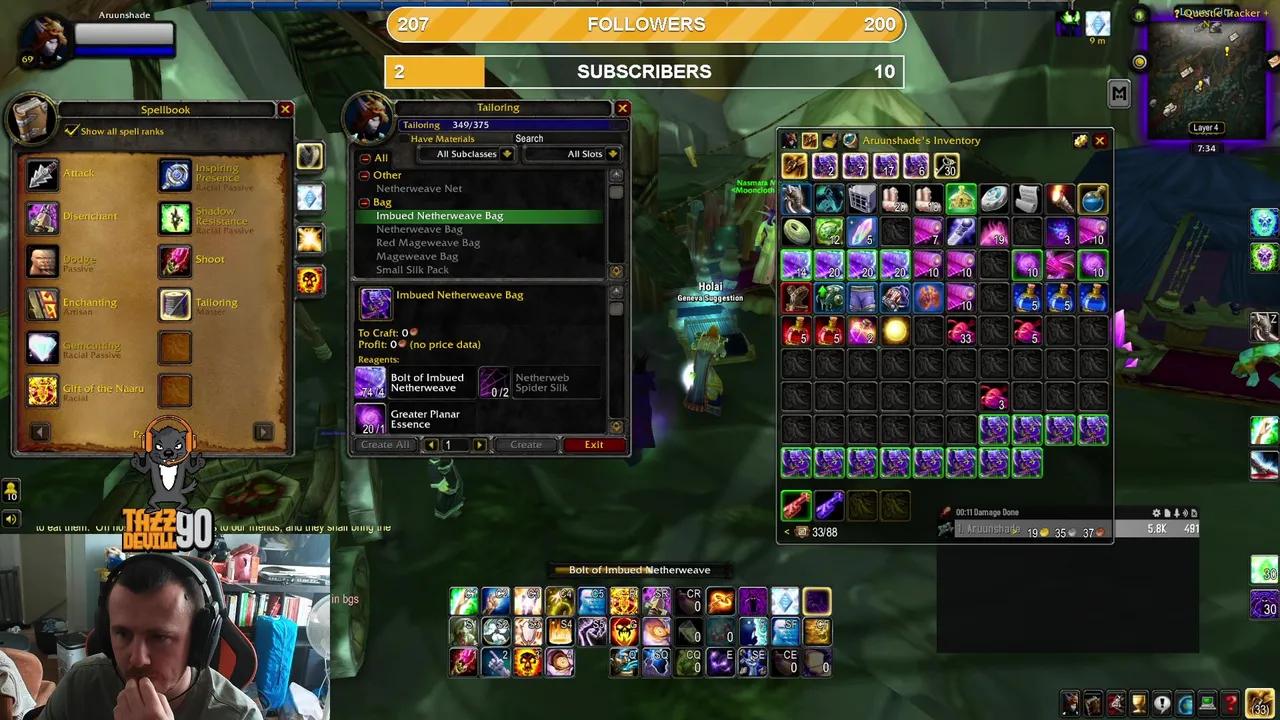Select the Enchanting spell icon

coord(42,302)
